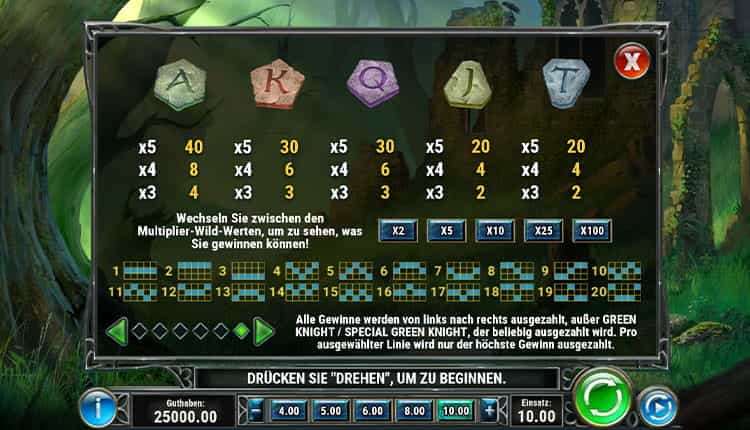This screenshot has height=430, width=750.
Task: Set the bet to 5.00
Action: point(331,410)
